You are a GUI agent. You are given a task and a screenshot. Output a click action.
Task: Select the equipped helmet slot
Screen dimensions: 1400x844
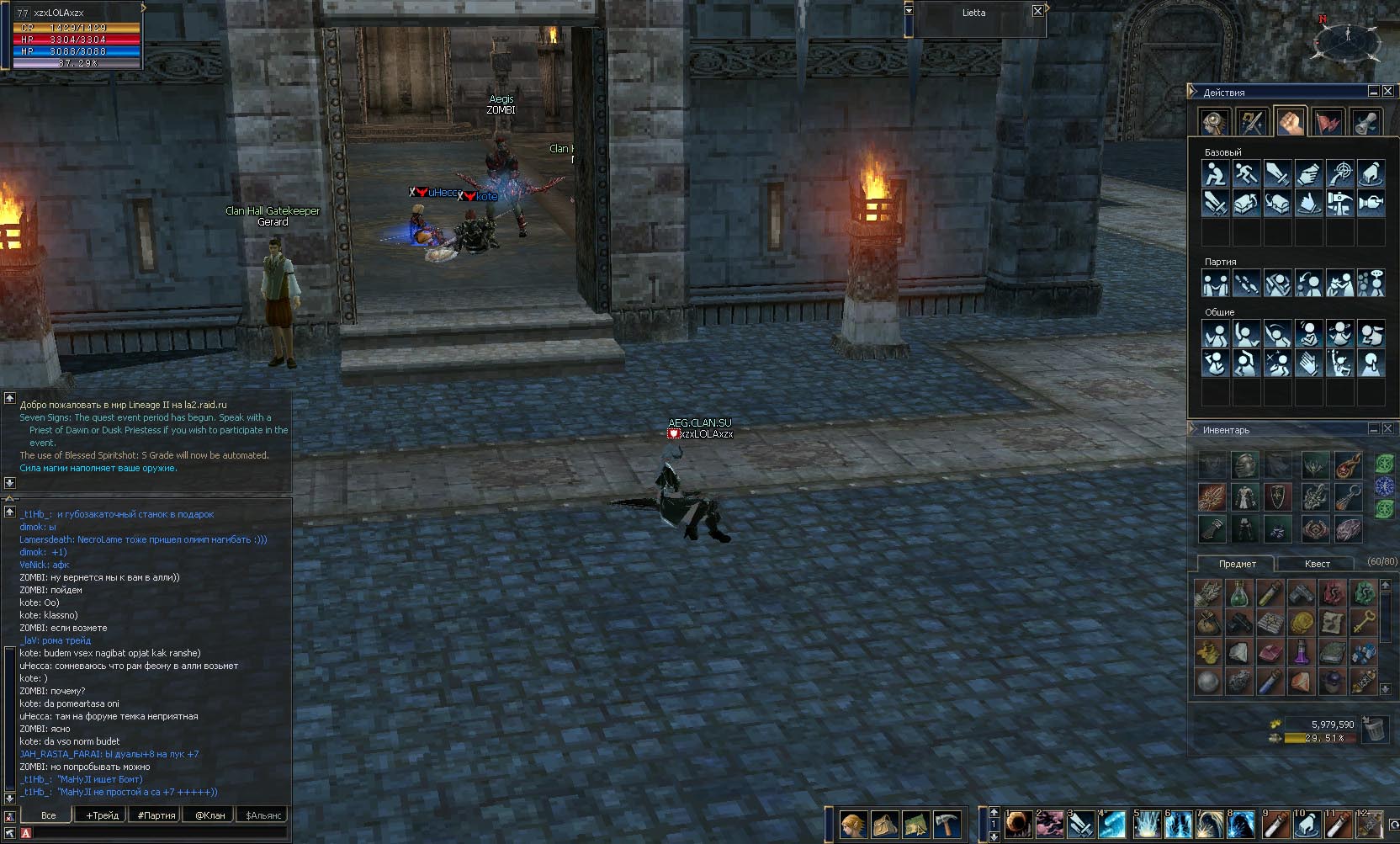click(1244, 464)
